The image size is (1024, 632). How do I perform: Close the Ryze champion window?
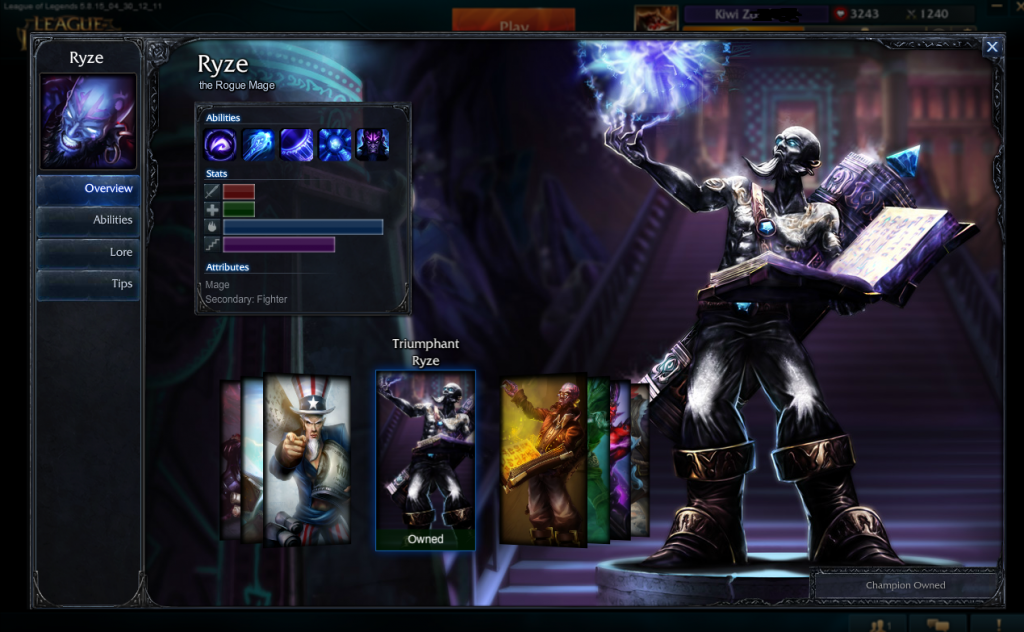991,47
